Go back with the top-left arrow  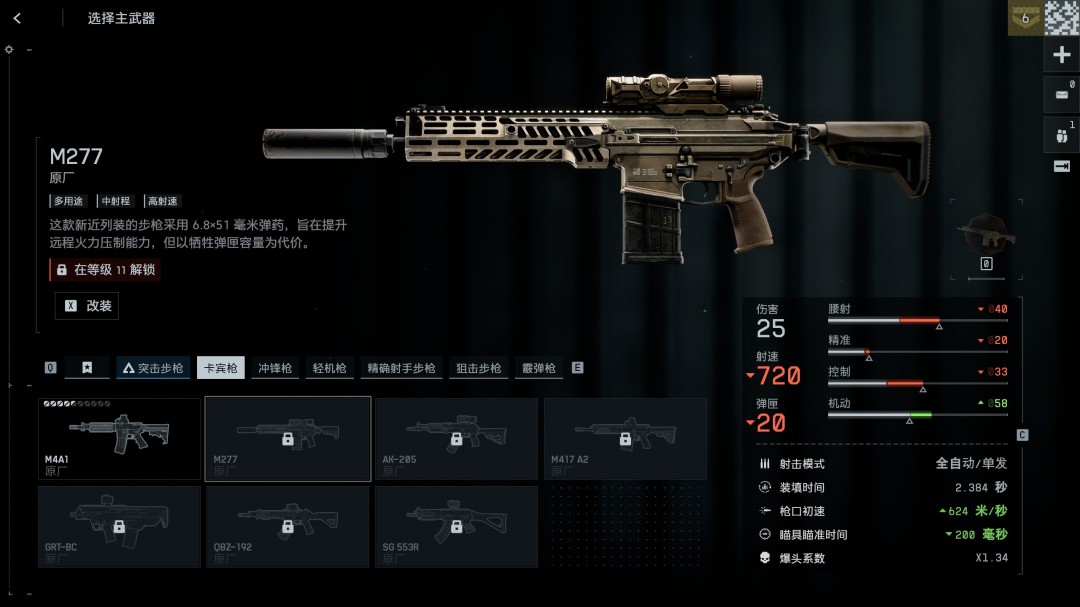(17, 18)
